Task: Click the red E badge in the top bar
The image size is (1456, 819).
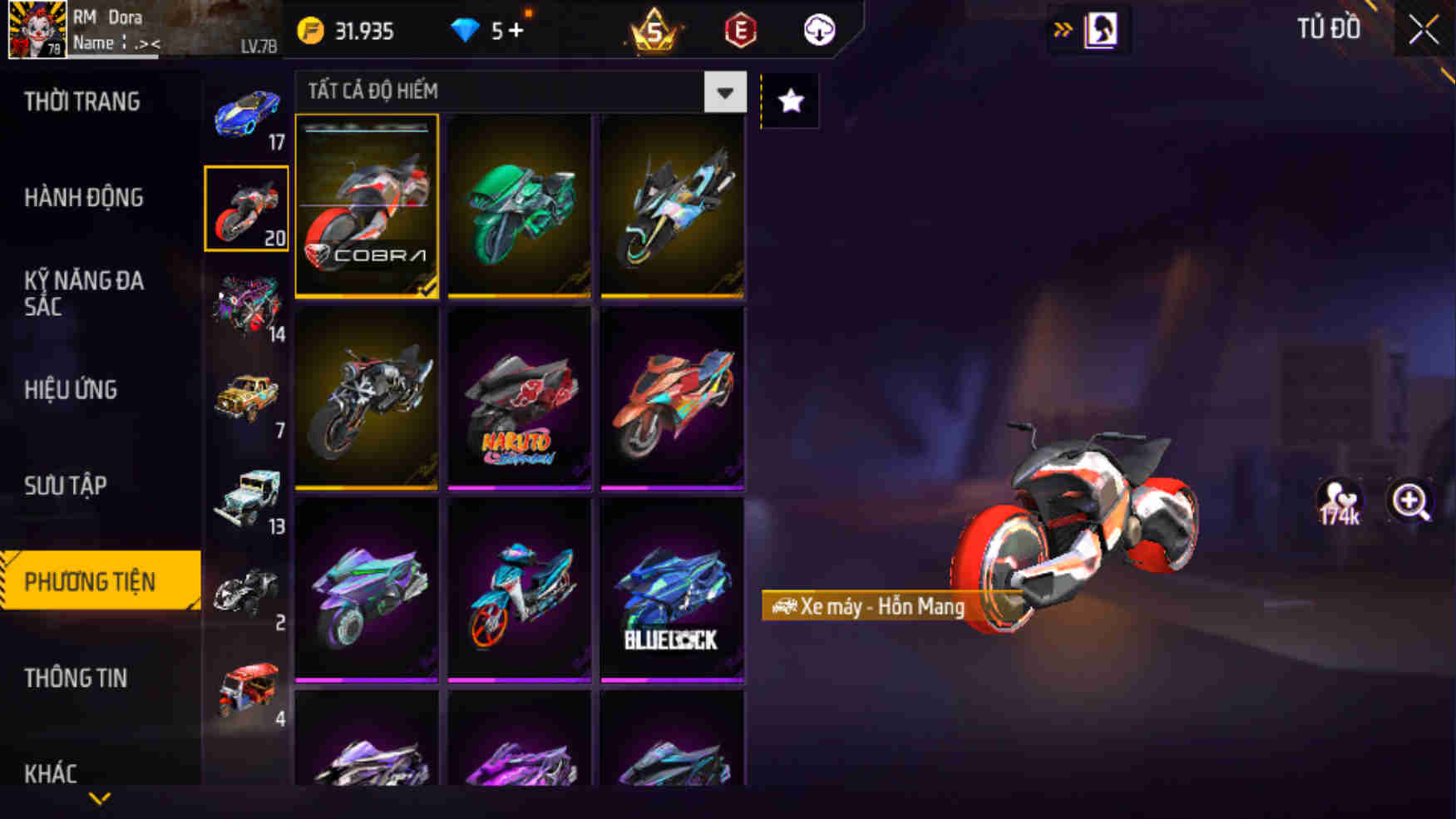Action: coord(739,30)
